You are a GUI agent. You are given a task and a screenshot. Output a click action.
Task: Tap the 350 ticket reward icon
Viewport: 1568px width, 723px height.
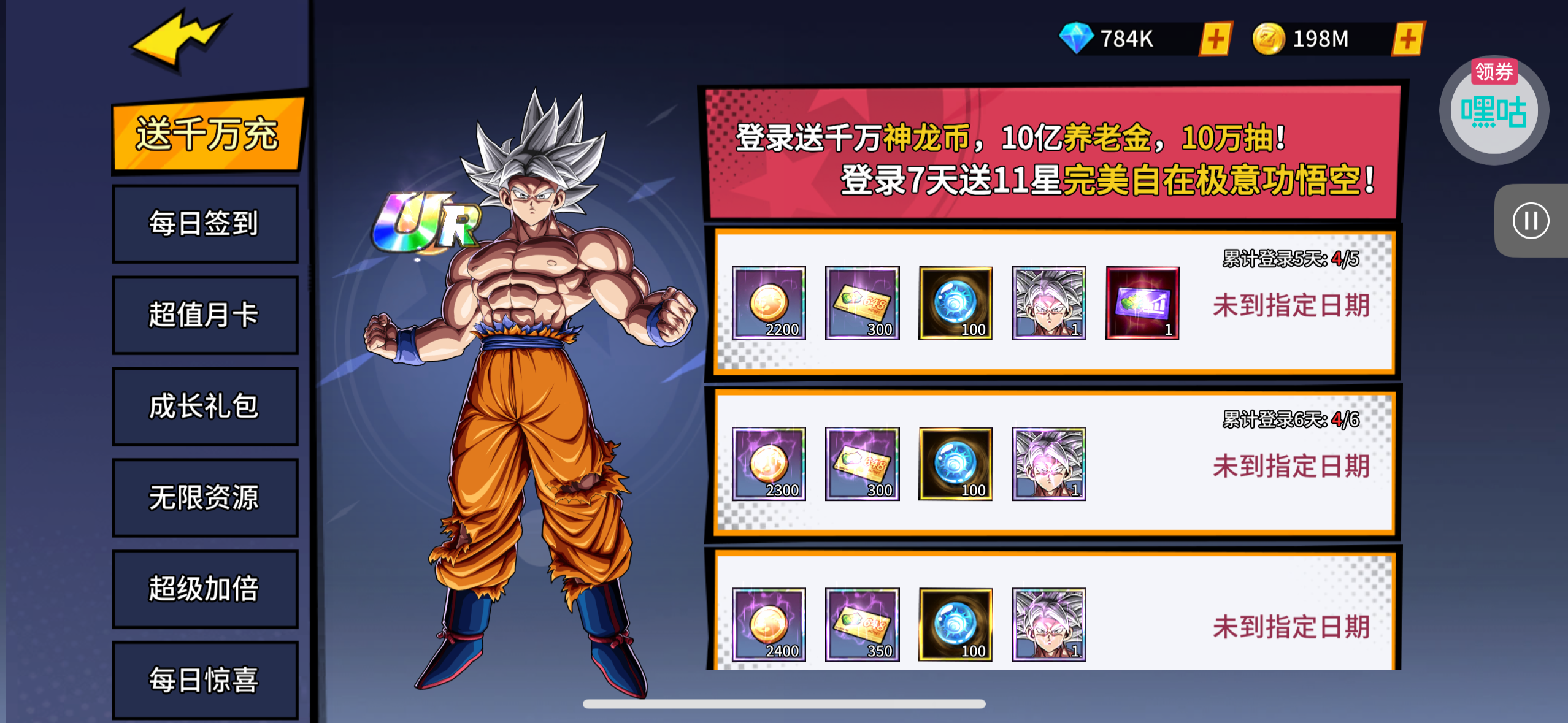pos(863,625)
